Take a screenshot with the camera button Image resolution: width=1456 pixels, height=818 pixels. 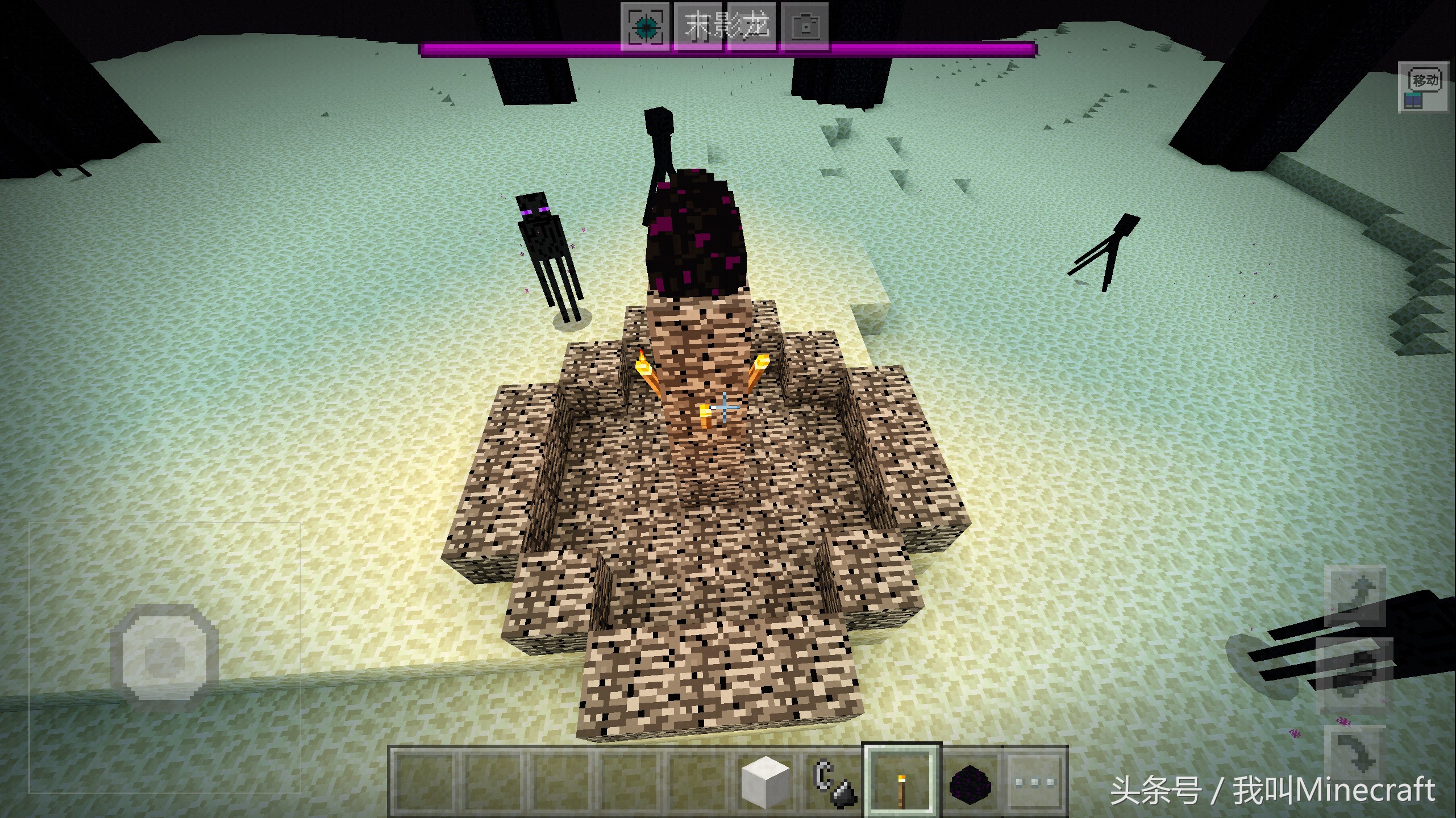click(x=805, y=26)
